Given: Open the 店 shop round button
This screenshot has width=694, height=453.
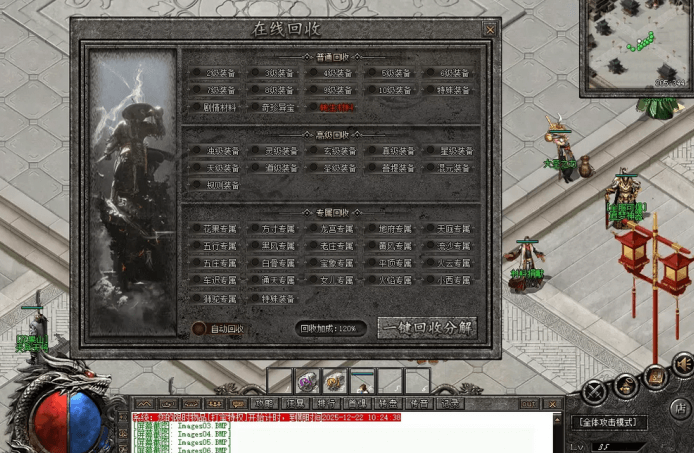Looking at the screenshot, I should coord(681,407).
